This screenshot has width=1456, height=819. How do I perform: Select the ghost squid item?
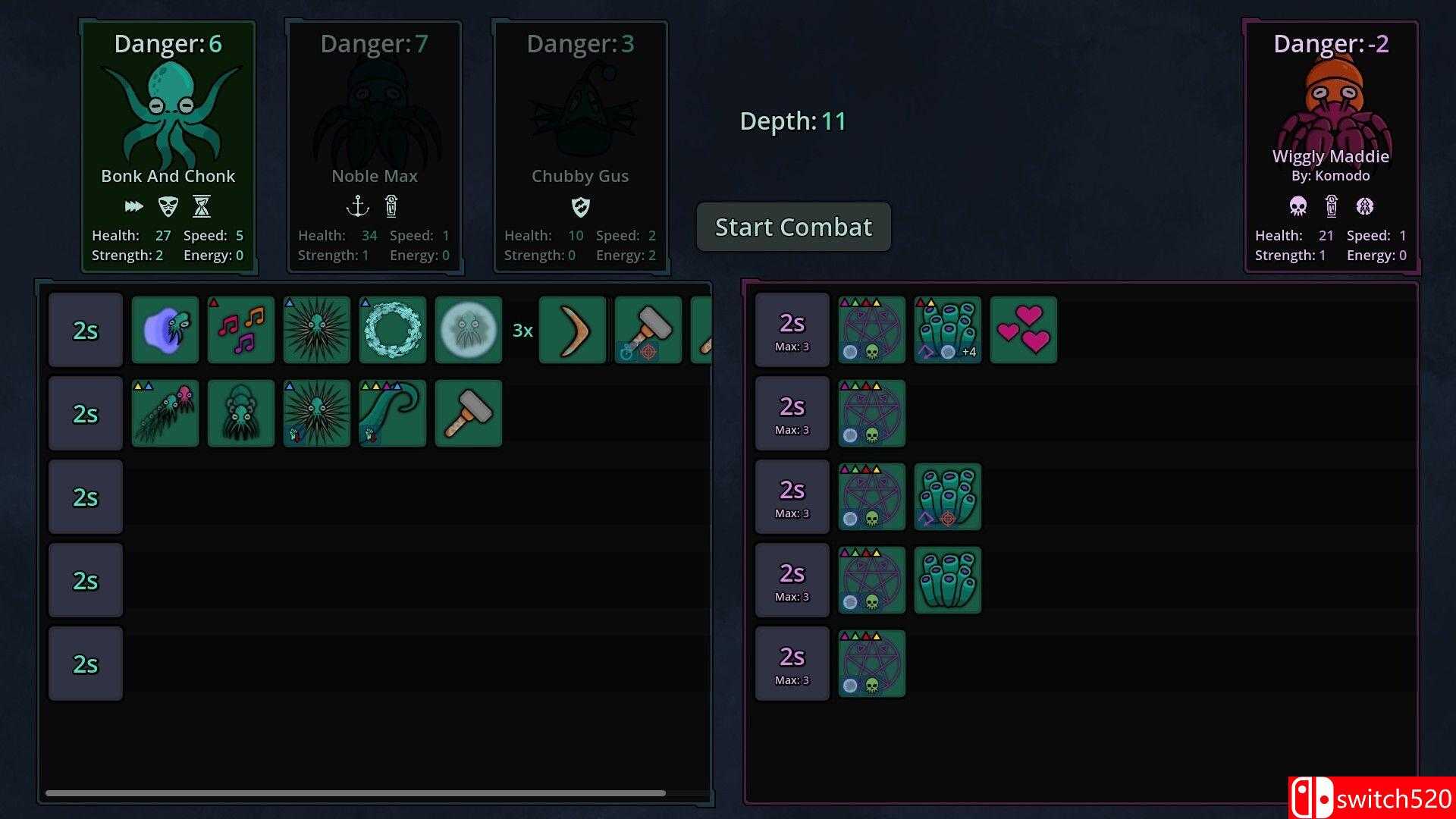tap(468, 329)
